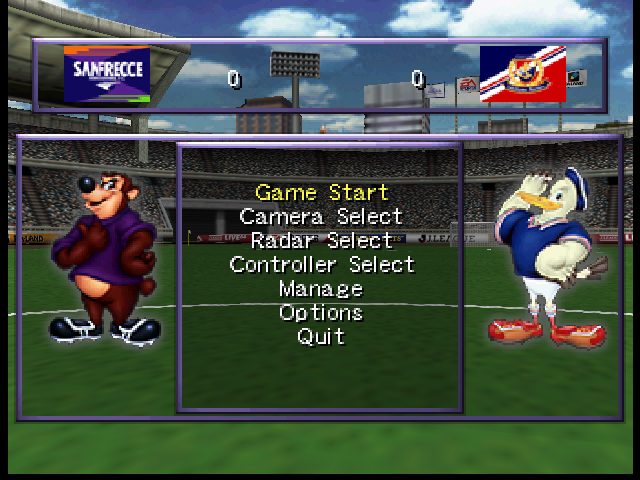Select Game Start from the menu
This screenshot has height=480, width=640.
click(321, 192)
